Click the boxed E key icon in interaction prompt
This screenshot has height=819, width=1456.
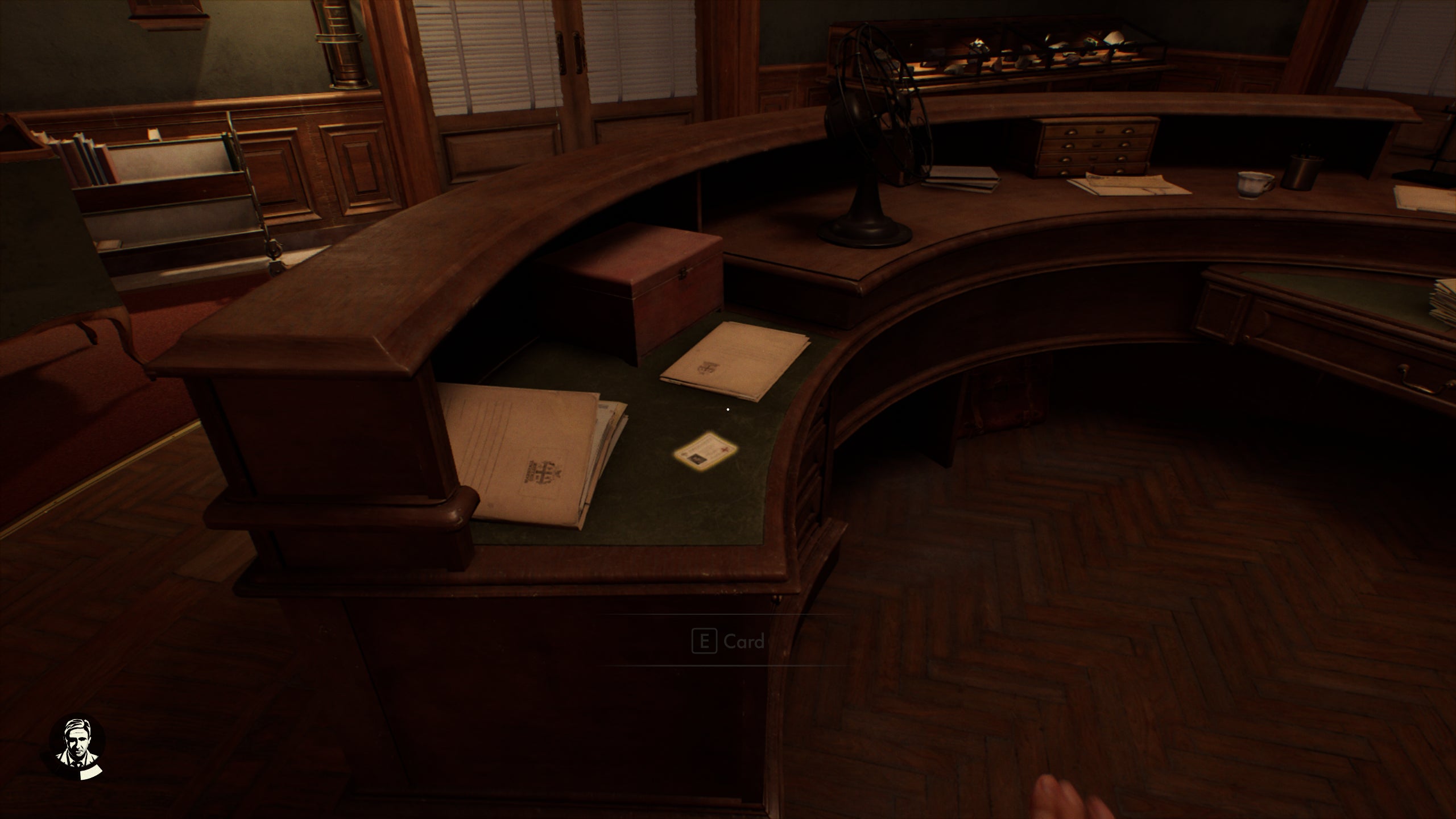pos(704,640)
